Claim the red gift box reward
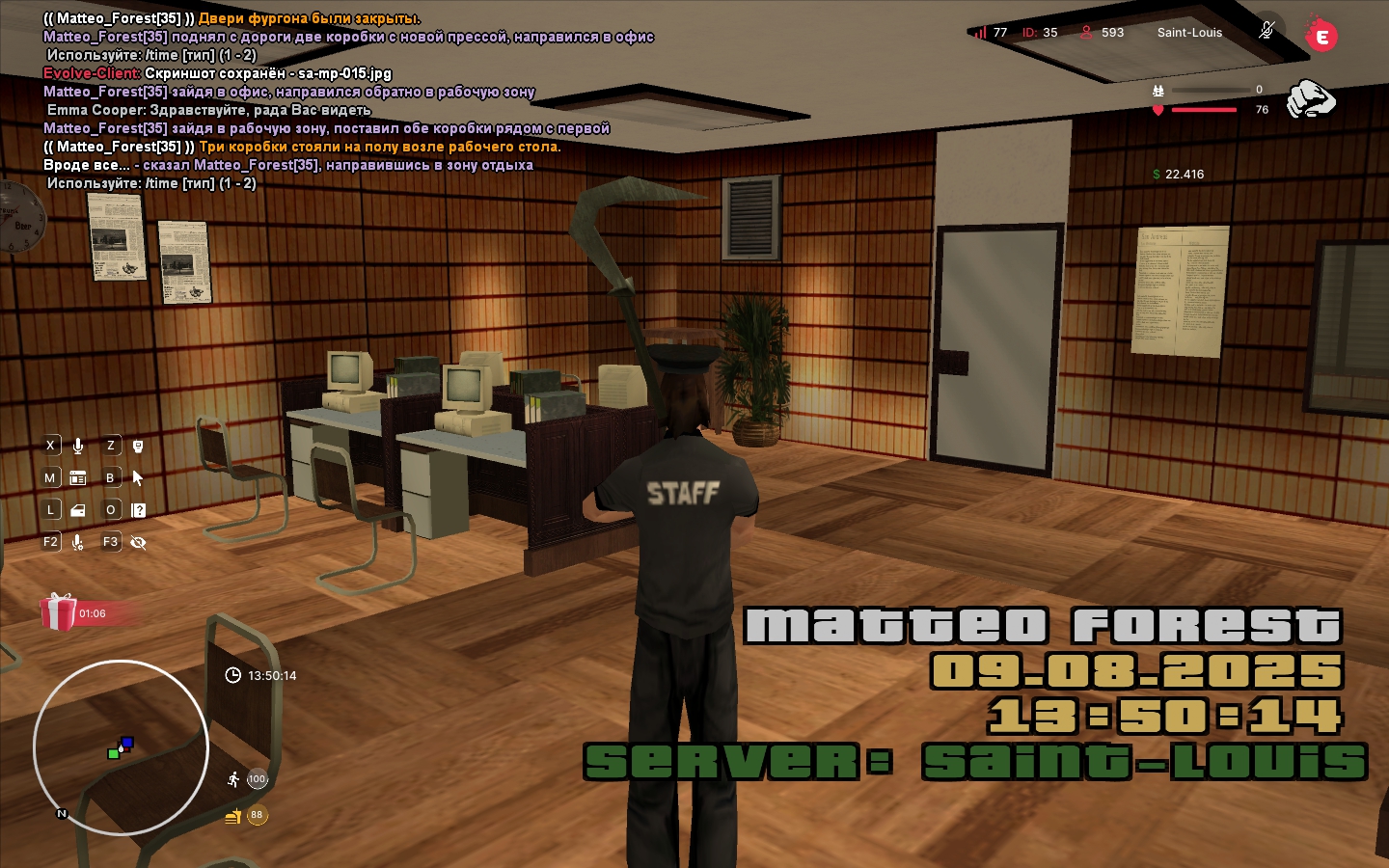This screenshot has width=1389, height=868. point(58,612)
